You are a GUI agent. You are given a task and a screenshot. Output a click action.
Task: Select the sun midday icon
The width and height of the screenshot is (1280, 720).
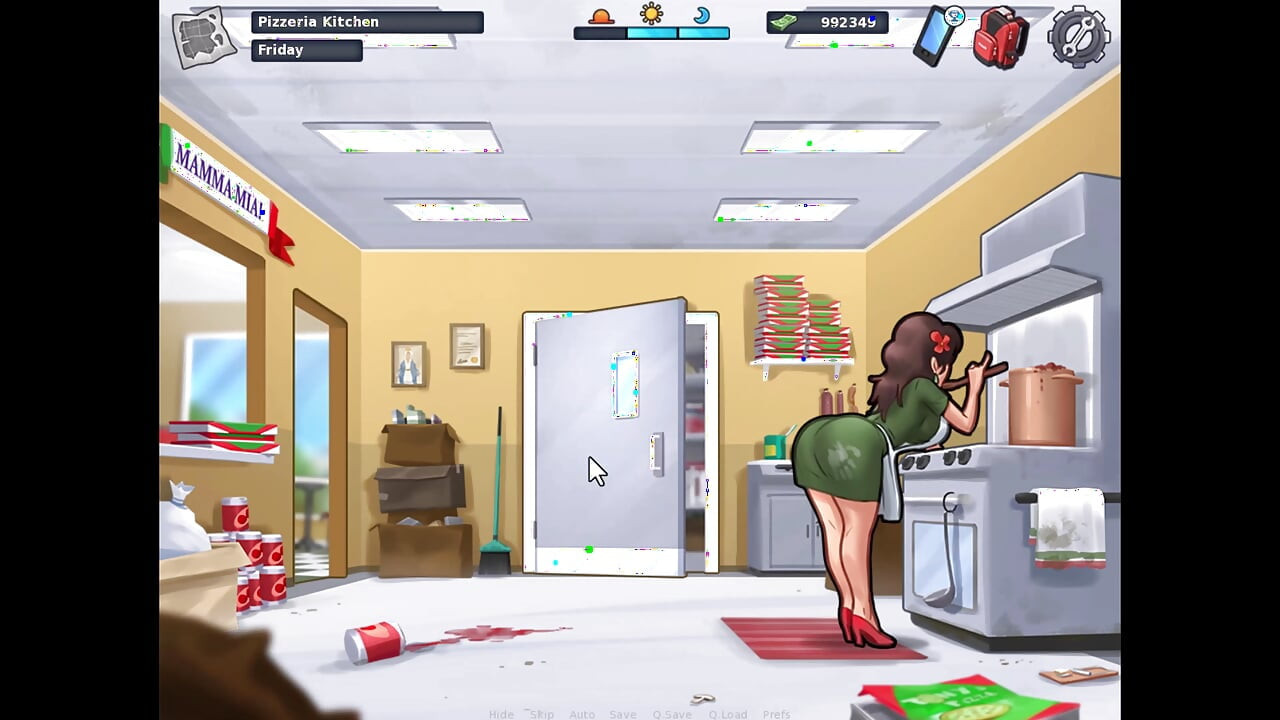coord(652,15)
